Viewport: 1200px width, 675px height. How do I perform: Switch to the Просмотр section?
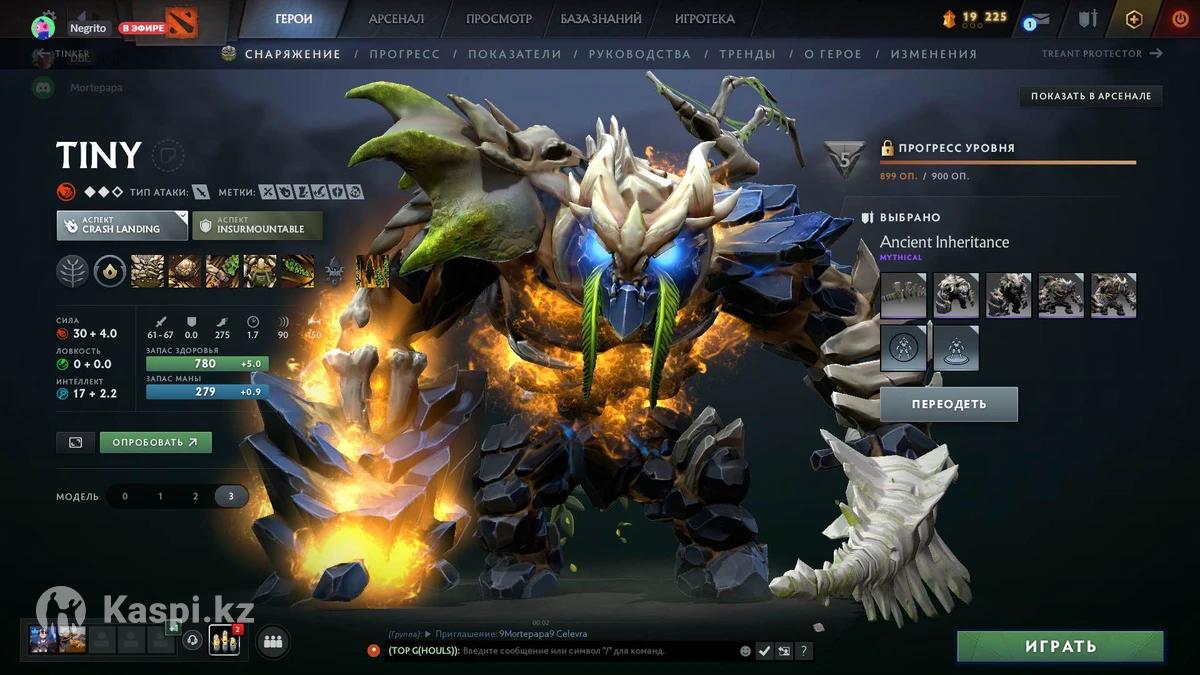coord(499,19)
